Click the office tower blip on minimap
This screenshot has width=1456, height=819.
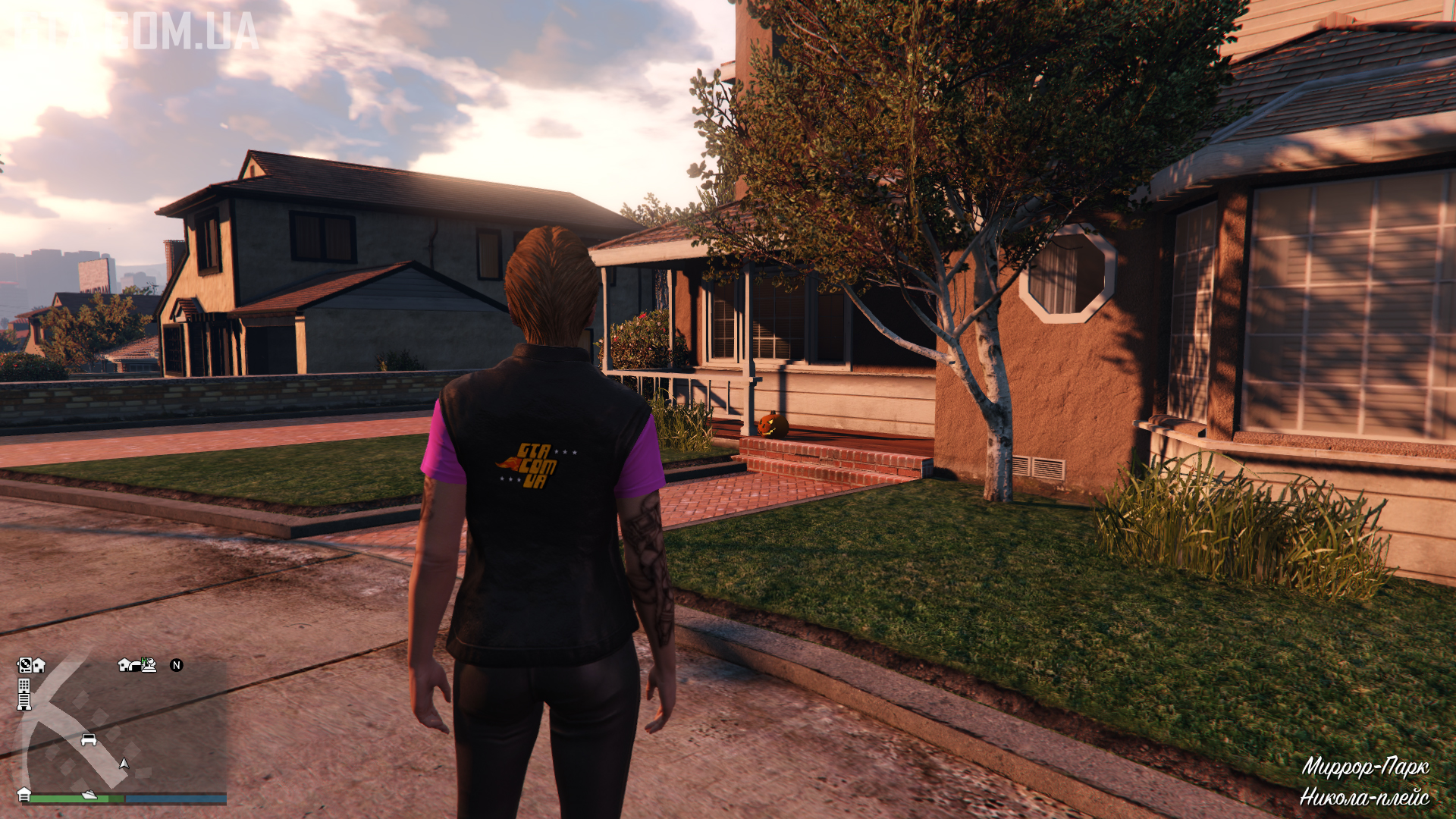24,694
